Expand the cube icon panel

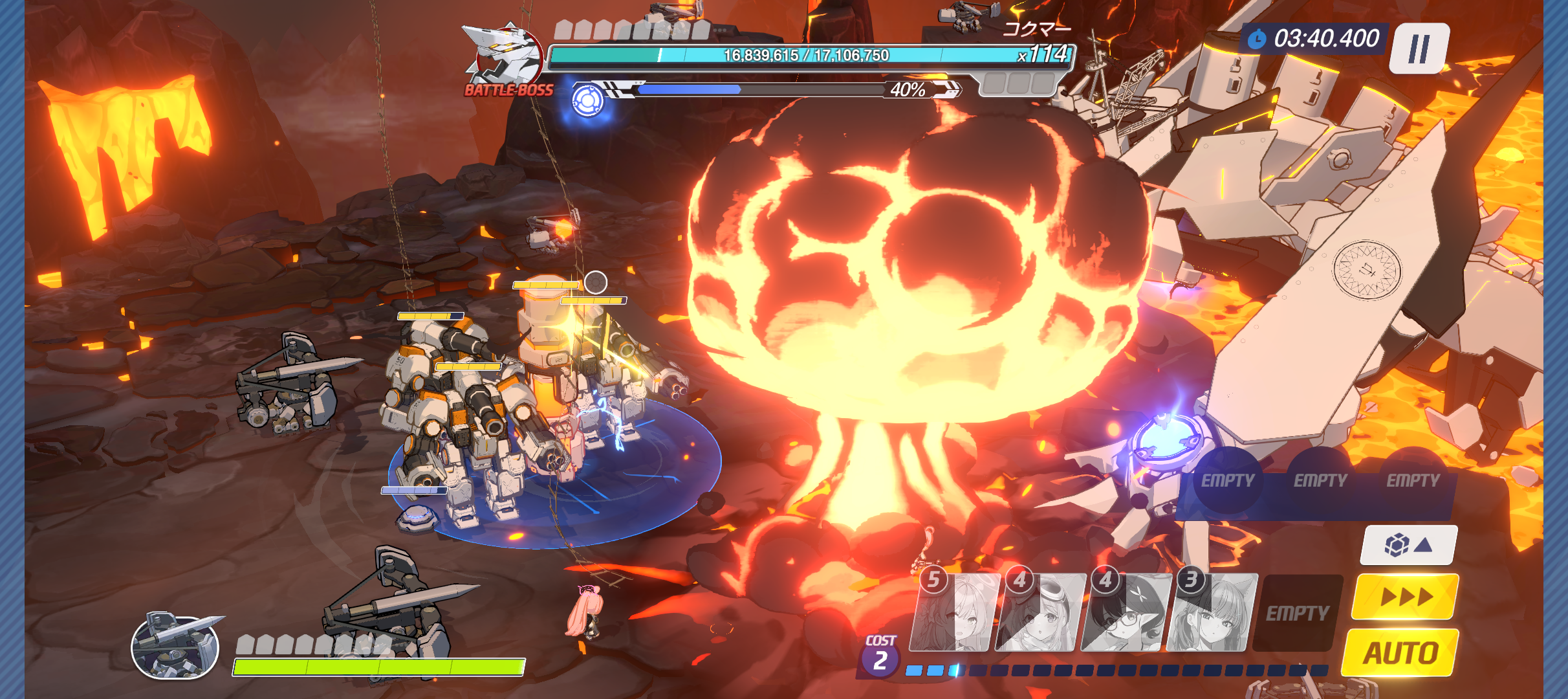(x=1408, y=545)
